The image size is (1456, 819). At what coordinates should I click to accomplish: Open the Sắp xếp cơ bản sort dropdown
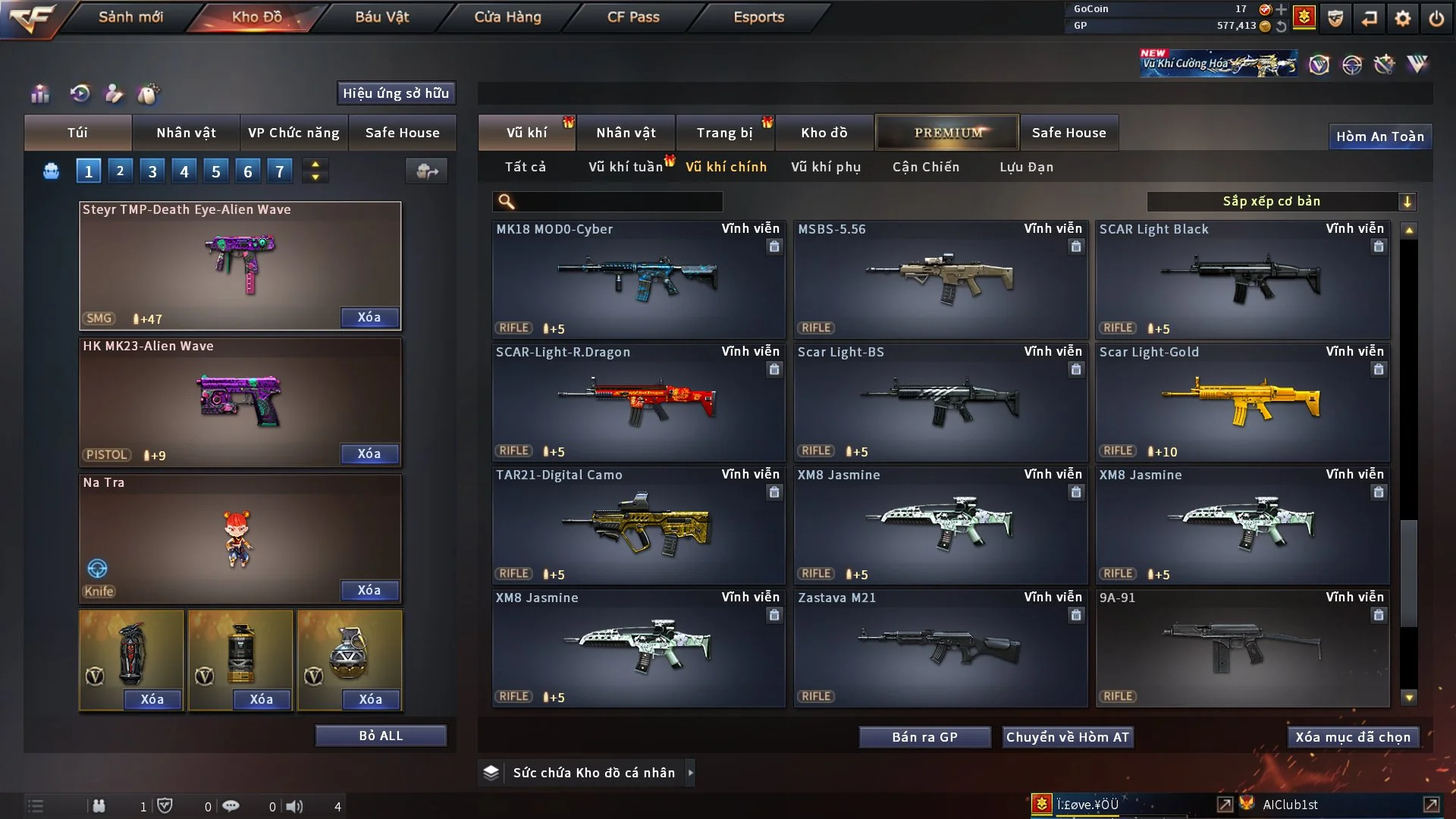tap(1280, 202)
